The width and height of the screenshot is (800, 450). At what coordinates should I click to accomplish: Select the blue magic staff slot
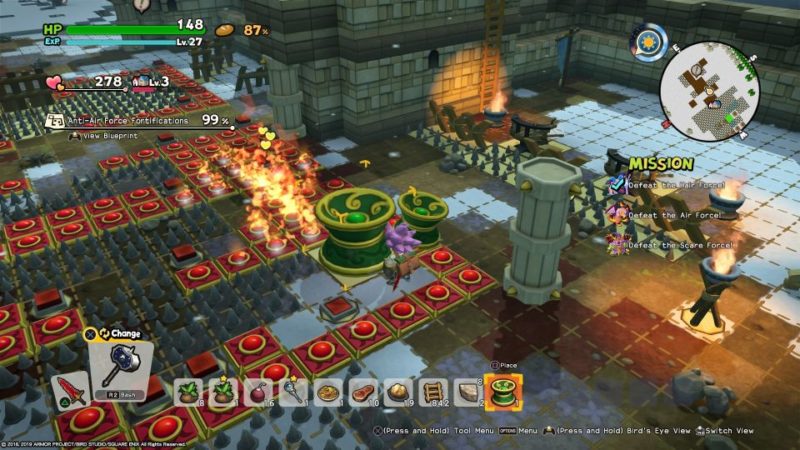(x=292, y=392)
